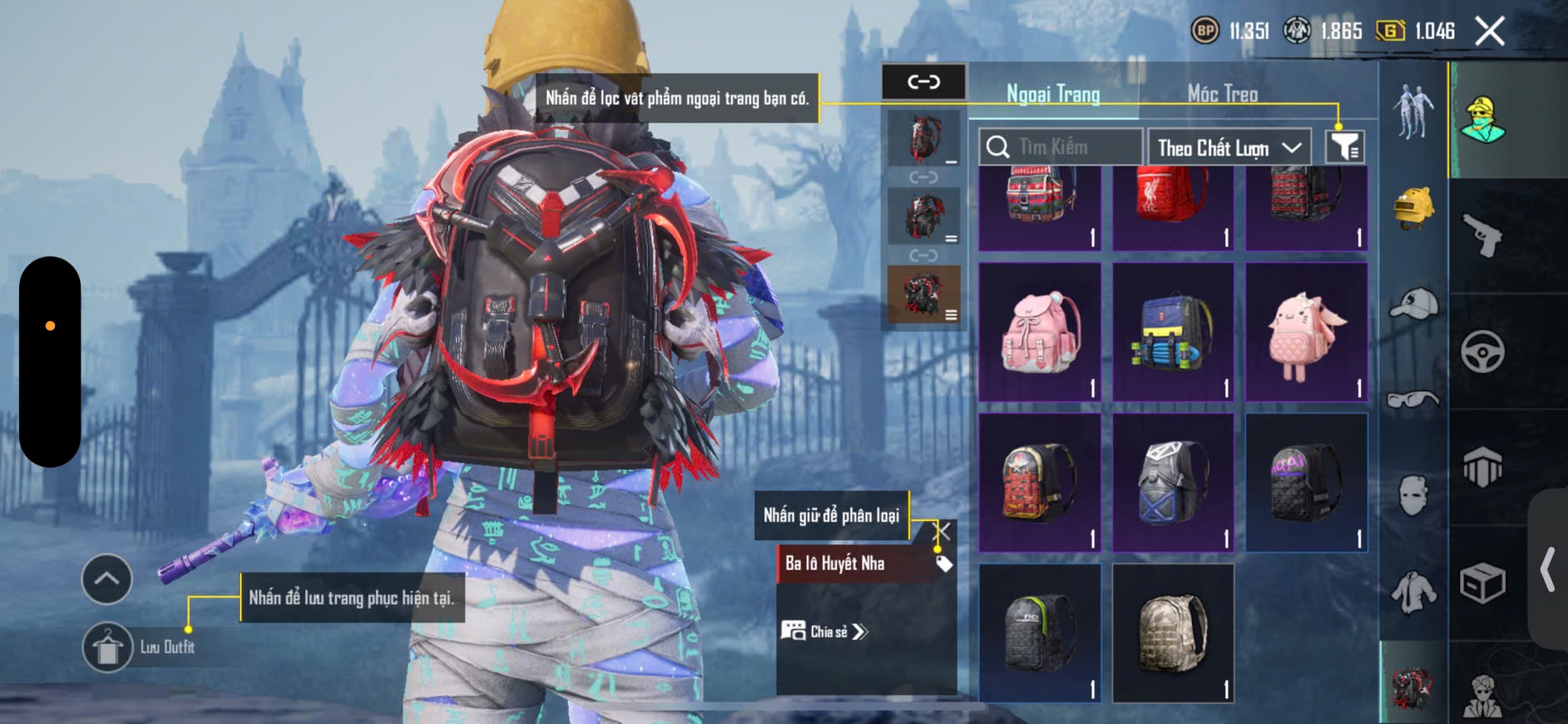Viewport: 1568px width, 724px height.
Task: Show the glasses accessory category
Action: point(1413,400)
